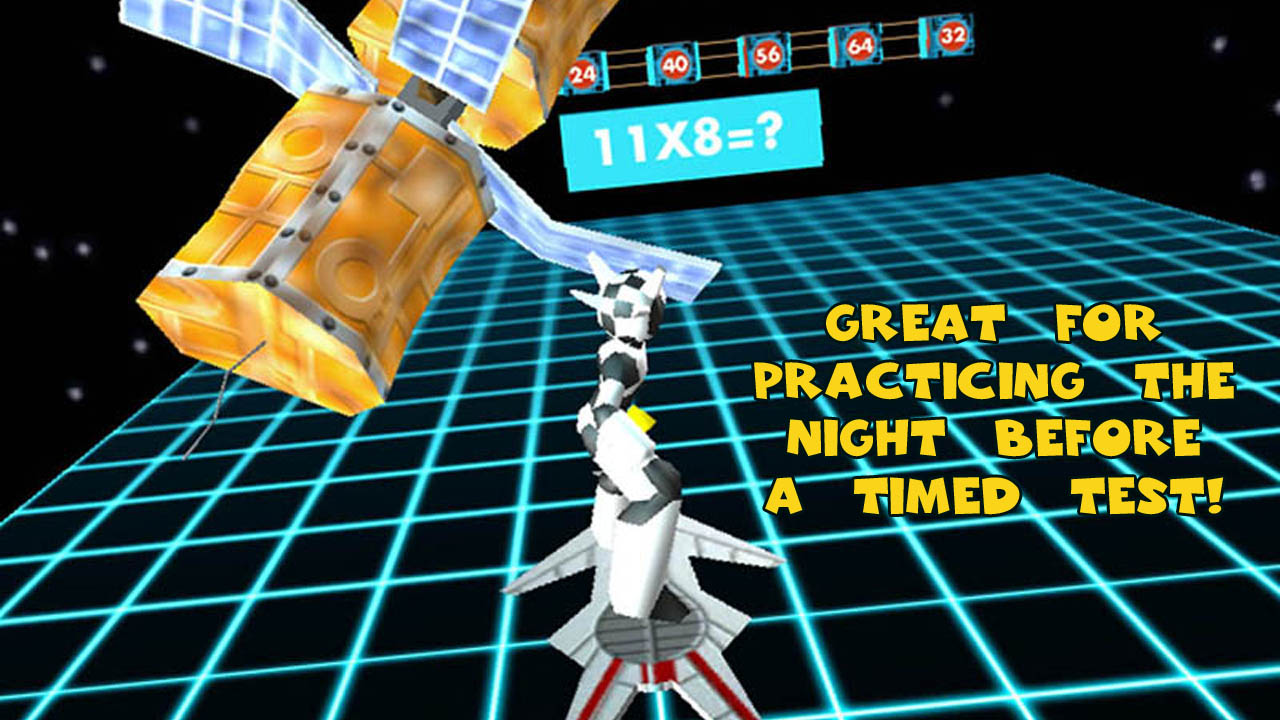The width and height of the screenshot is (1280, 720).
Task: Select the number 40 answer icon
Action: [x=677, y=63]
